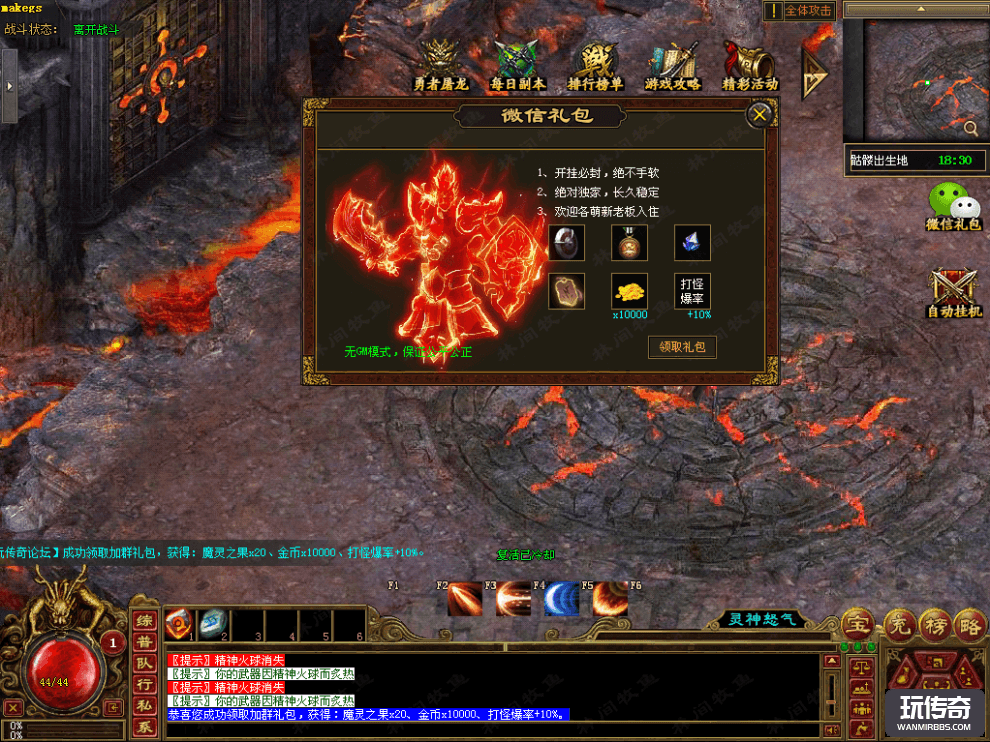
Task: Open the 每日副本 daily dungeon
Action: coord(517,66)
